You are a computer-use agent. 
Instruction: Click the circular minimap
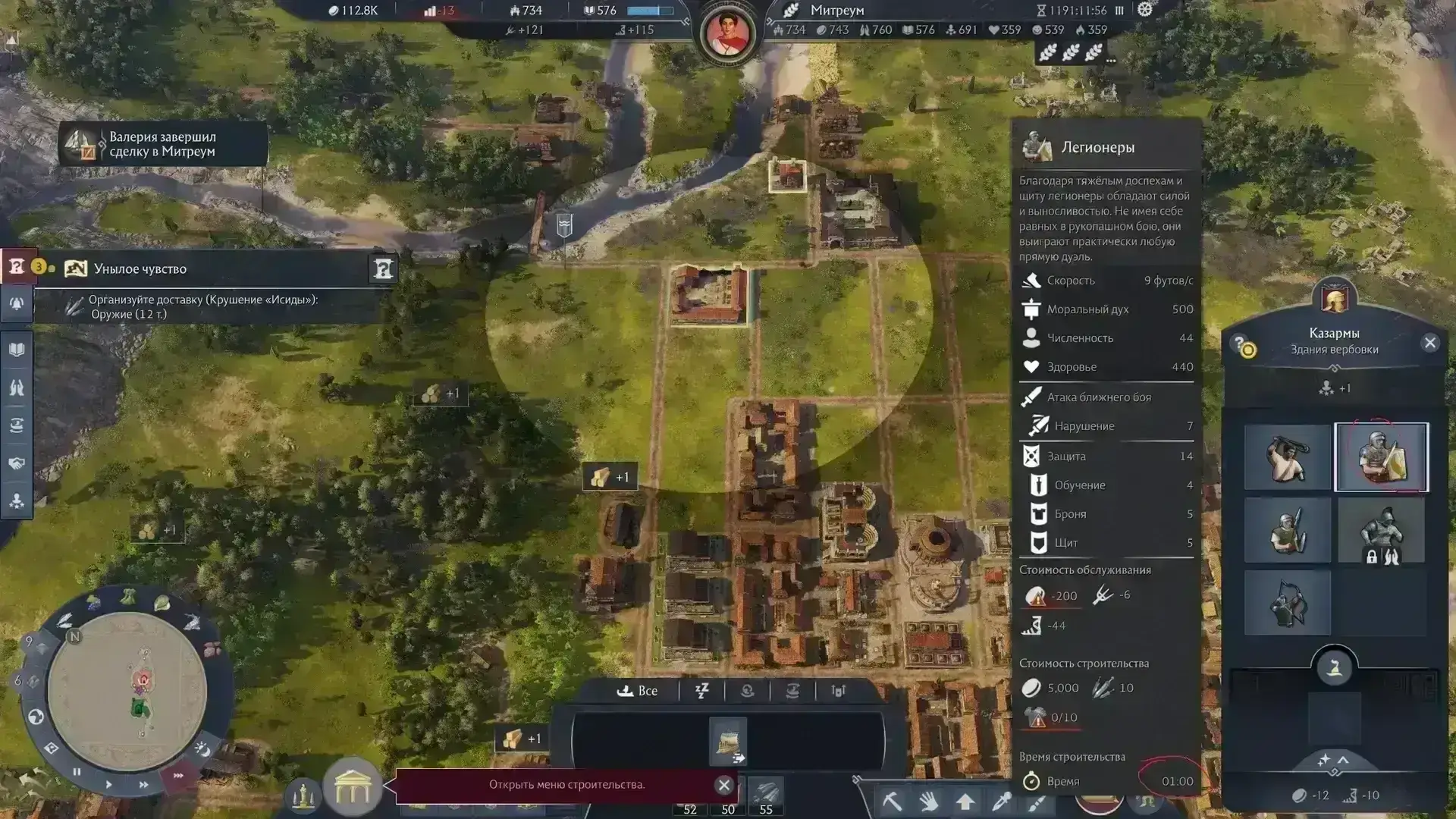[x=127, y=690]
